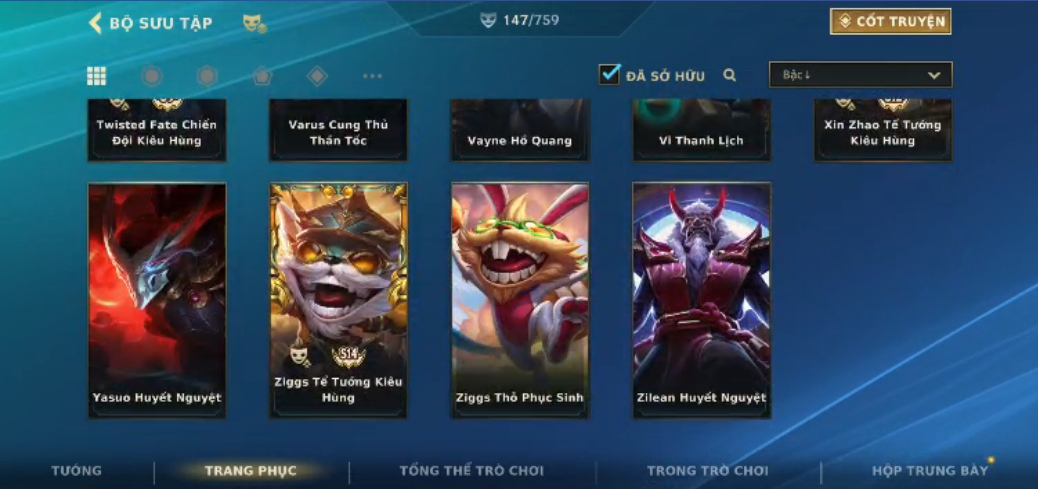Toggle the Đã Sở Hữu checkbox
Screen dimensions: 1038x489
pyautogui.click(x=609, y=75)
